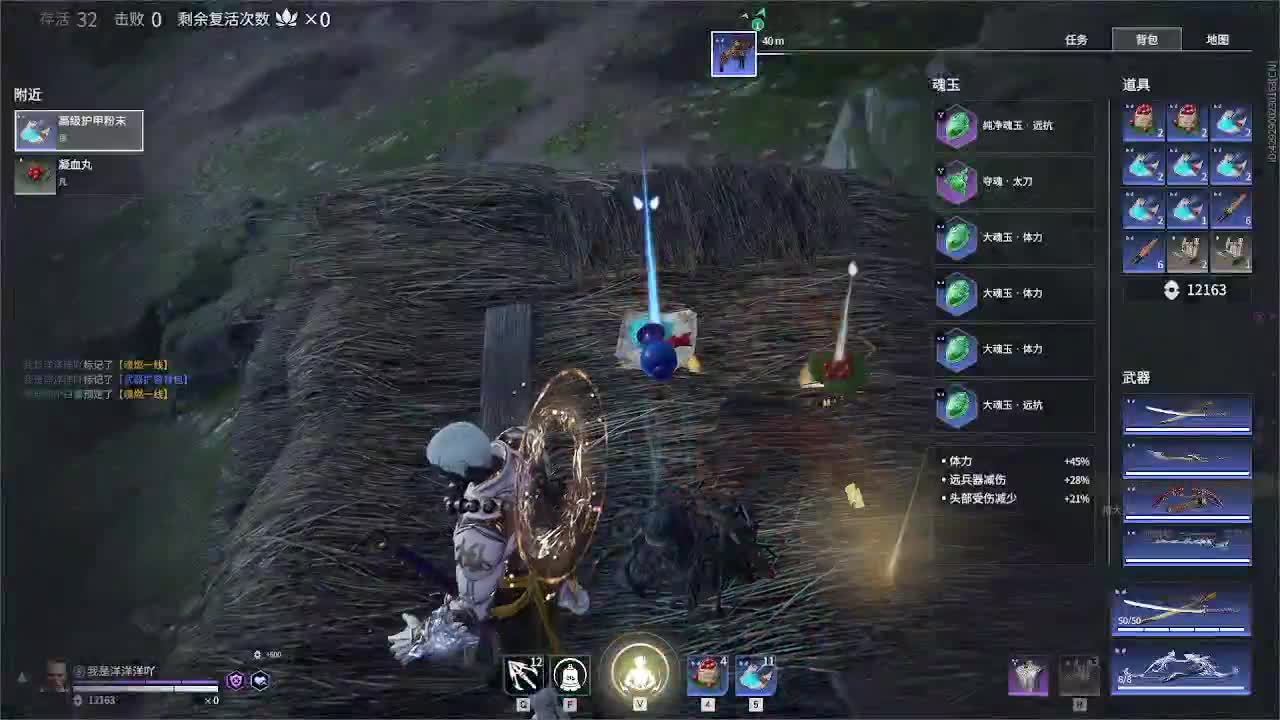Open the 任务 tab
The width and height of the screenshot is (1280, 720).
[x=1078, y=39]
